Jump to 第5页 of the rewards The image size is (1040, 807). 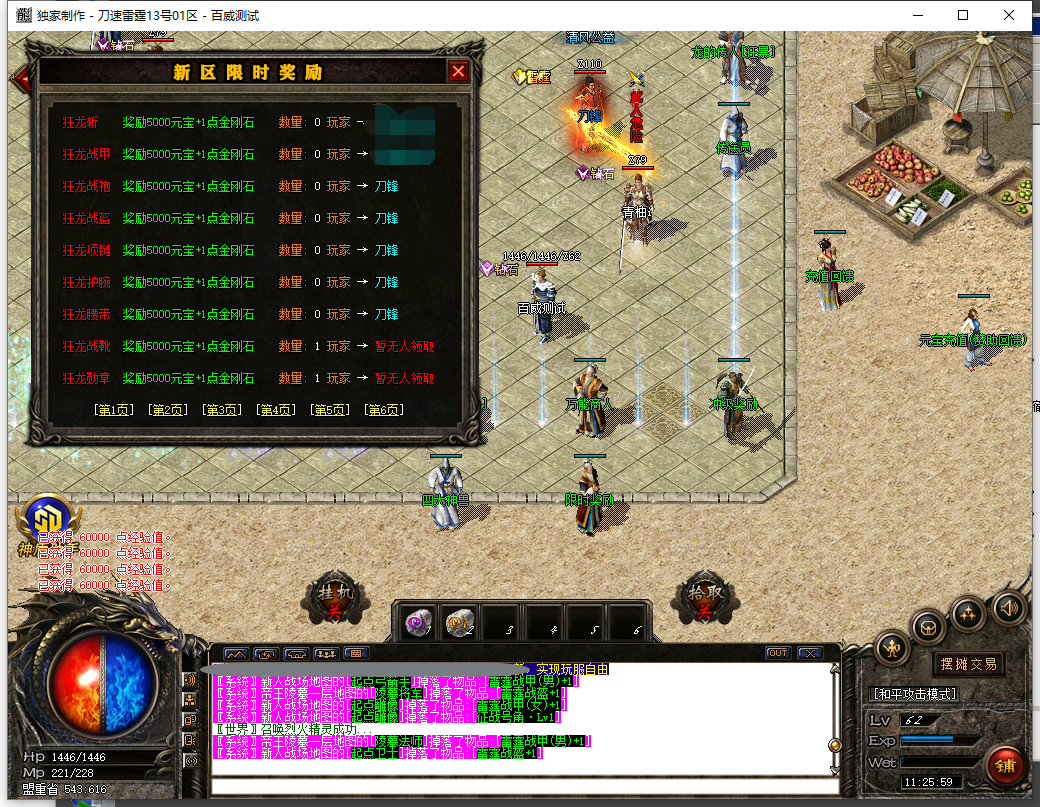click(x=330, y=410)
